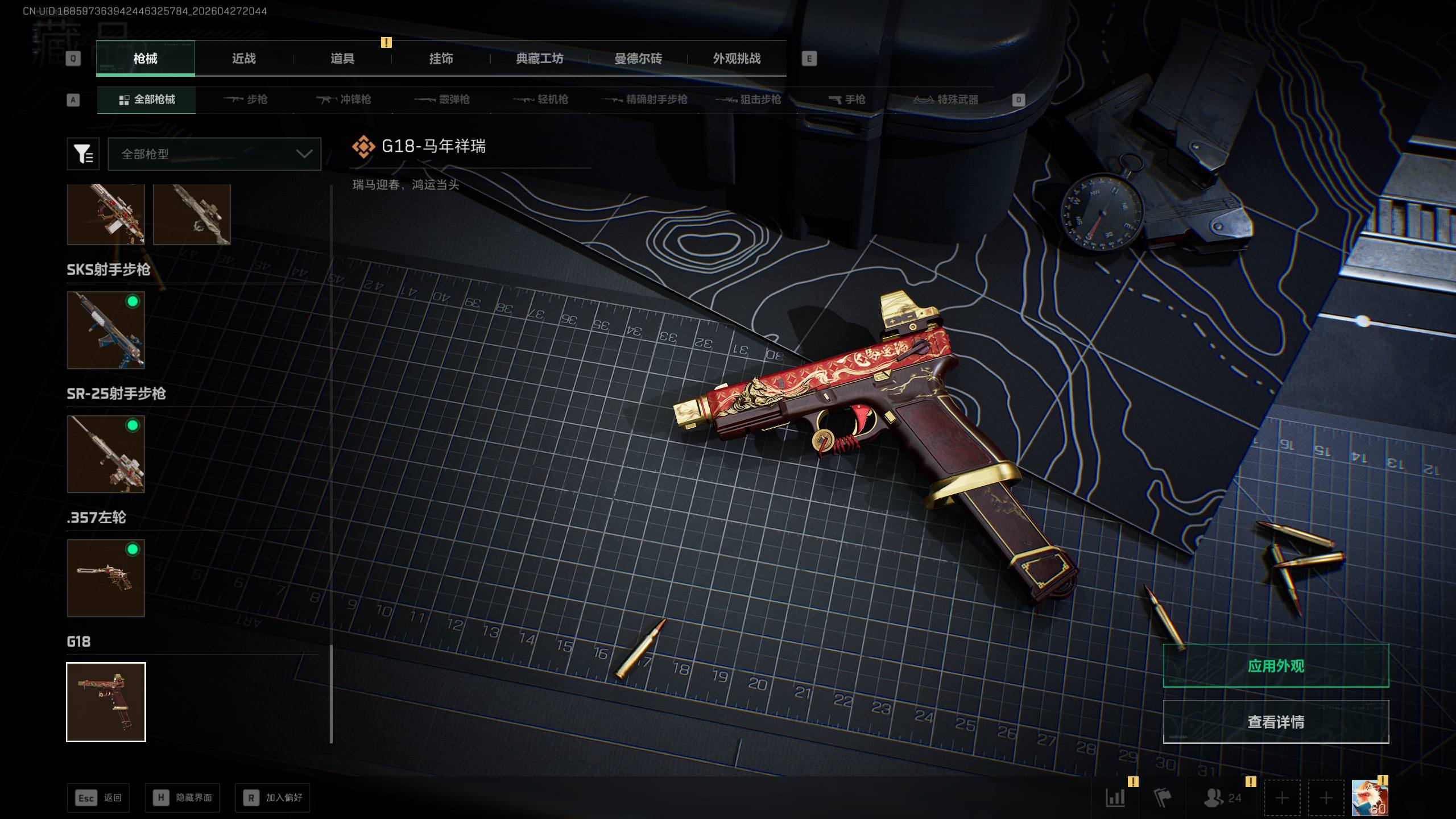Open the 典藏工坊 workshop tab
The width and height of the screenshot is (1456, 819).
539,59
